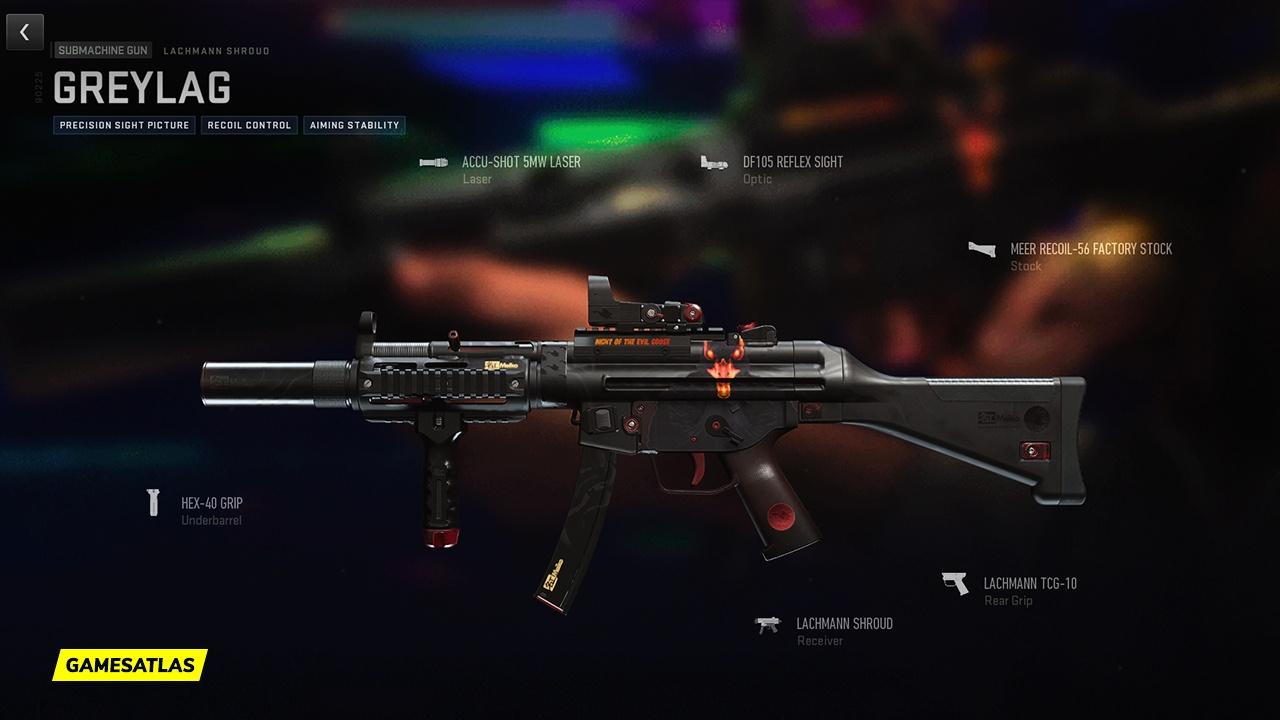Click the DF105 Reflex Sight optic icon
Viewport: 1280px width, 720px height.
[712, 162]
